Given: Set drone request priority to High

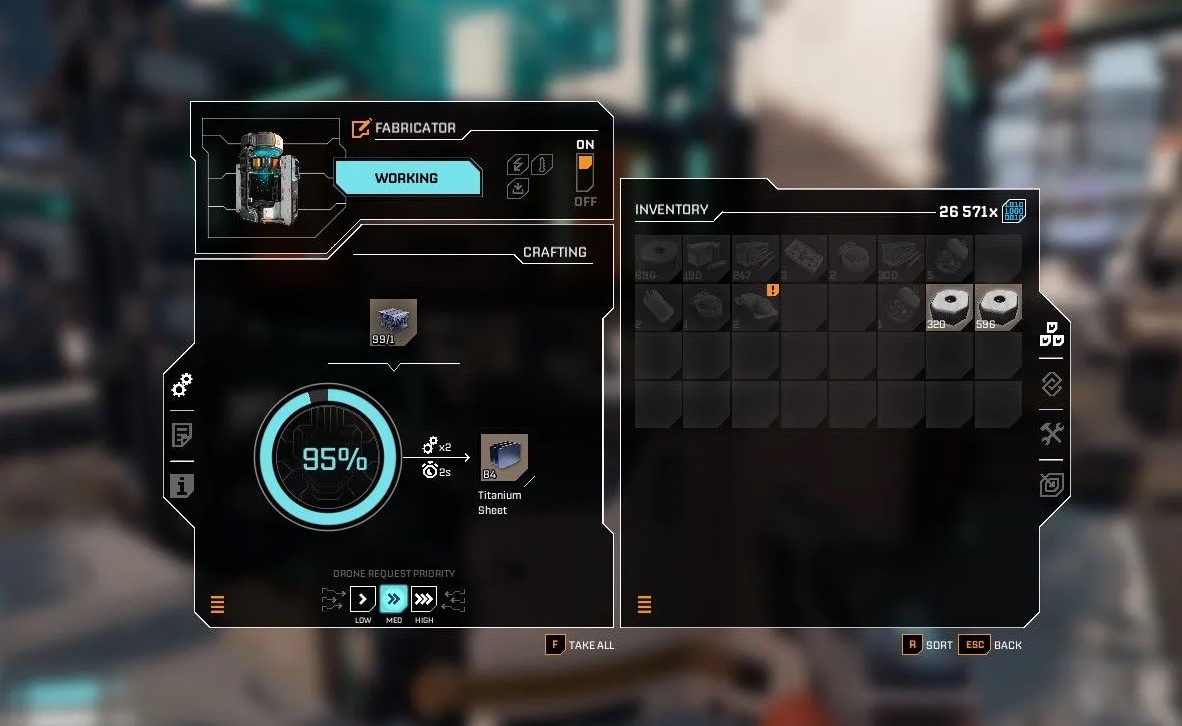Looking at the screenshot, I should click(424, 600).
